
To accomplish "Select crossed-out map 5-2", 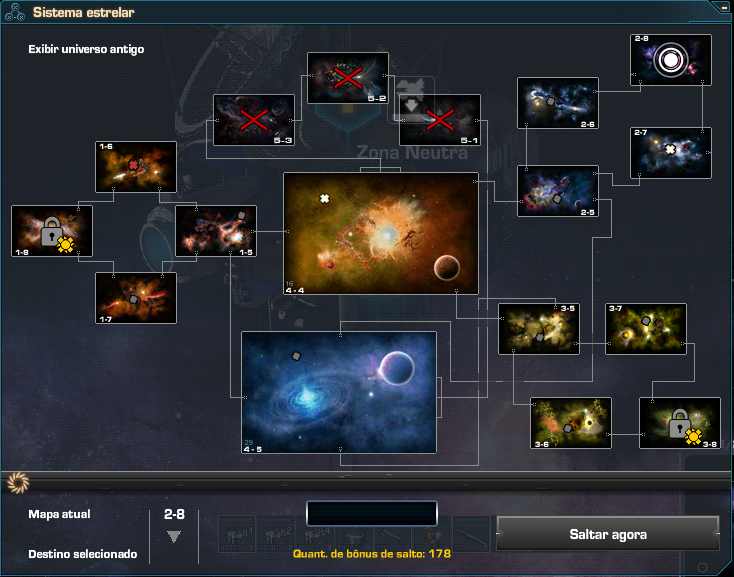I will click(x=347, y=78).
